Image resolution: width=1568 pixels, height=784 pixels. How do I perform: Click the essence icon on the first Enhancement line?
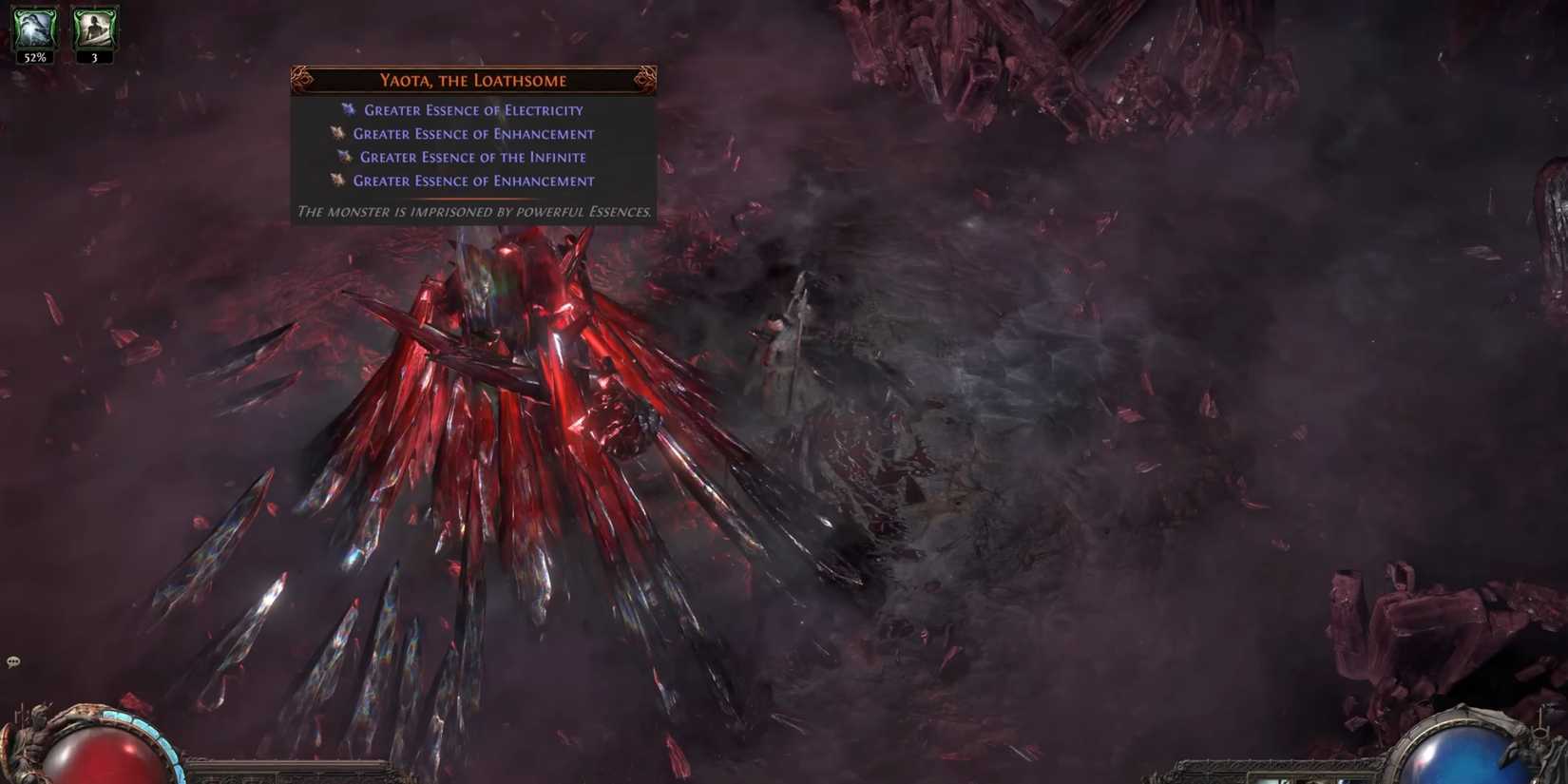click(x=338, y=133)
